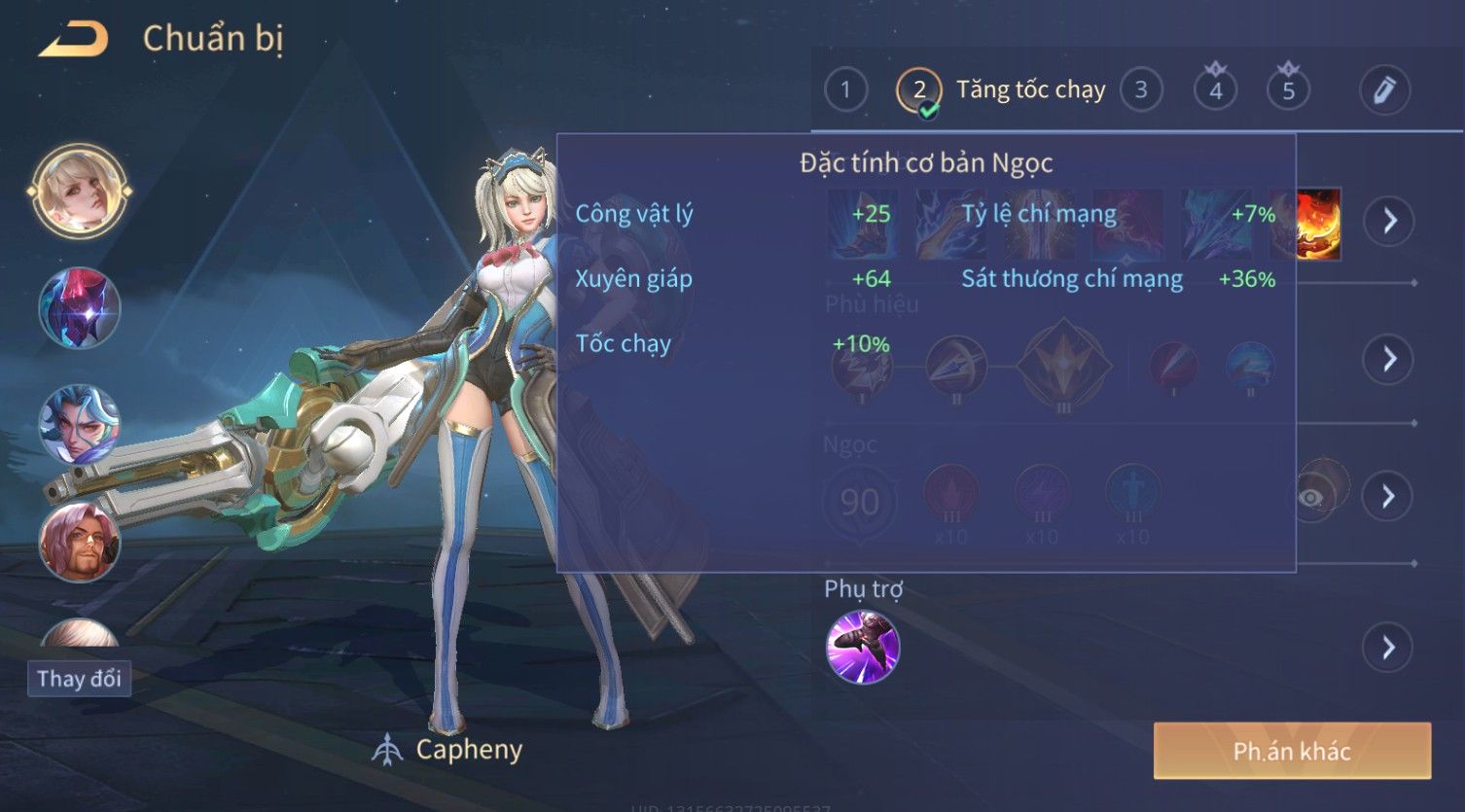This screenshot has height=812, width=1465.
Task: Choose the dark purple armored hero portrait
Action: (x=79, y=307)
